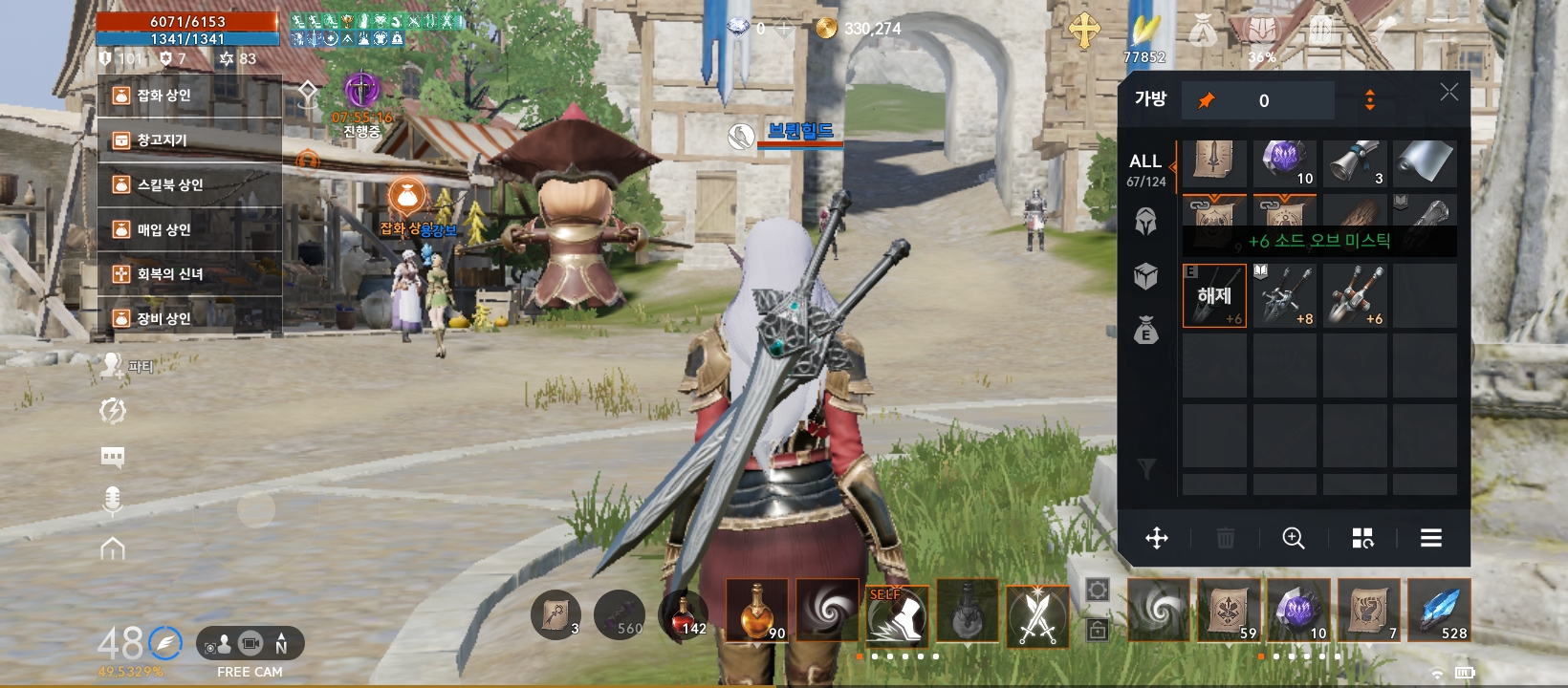Click the move crosshair icon in the bag footer
This screenshot has width=1568, height=688.
(x=1158, y=538)
